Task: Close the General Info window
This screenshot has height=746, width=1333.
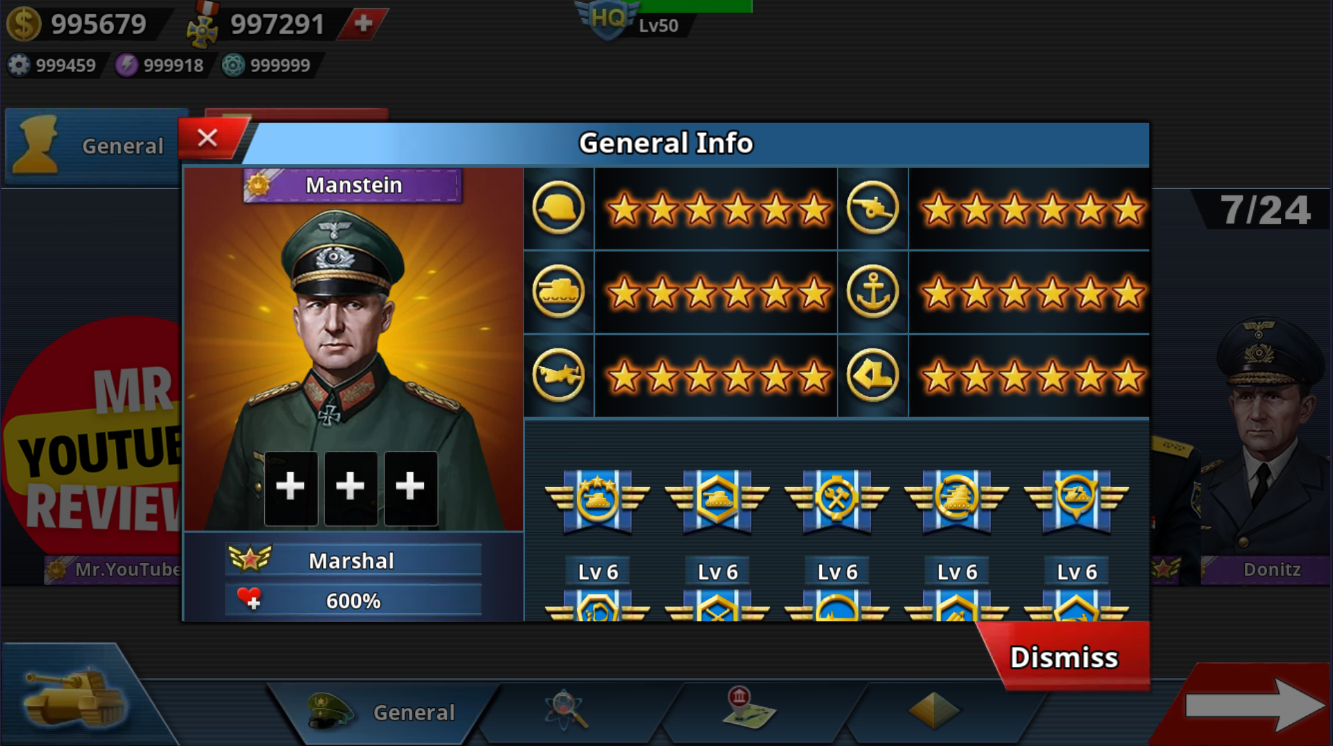Action: coord(208,139)
